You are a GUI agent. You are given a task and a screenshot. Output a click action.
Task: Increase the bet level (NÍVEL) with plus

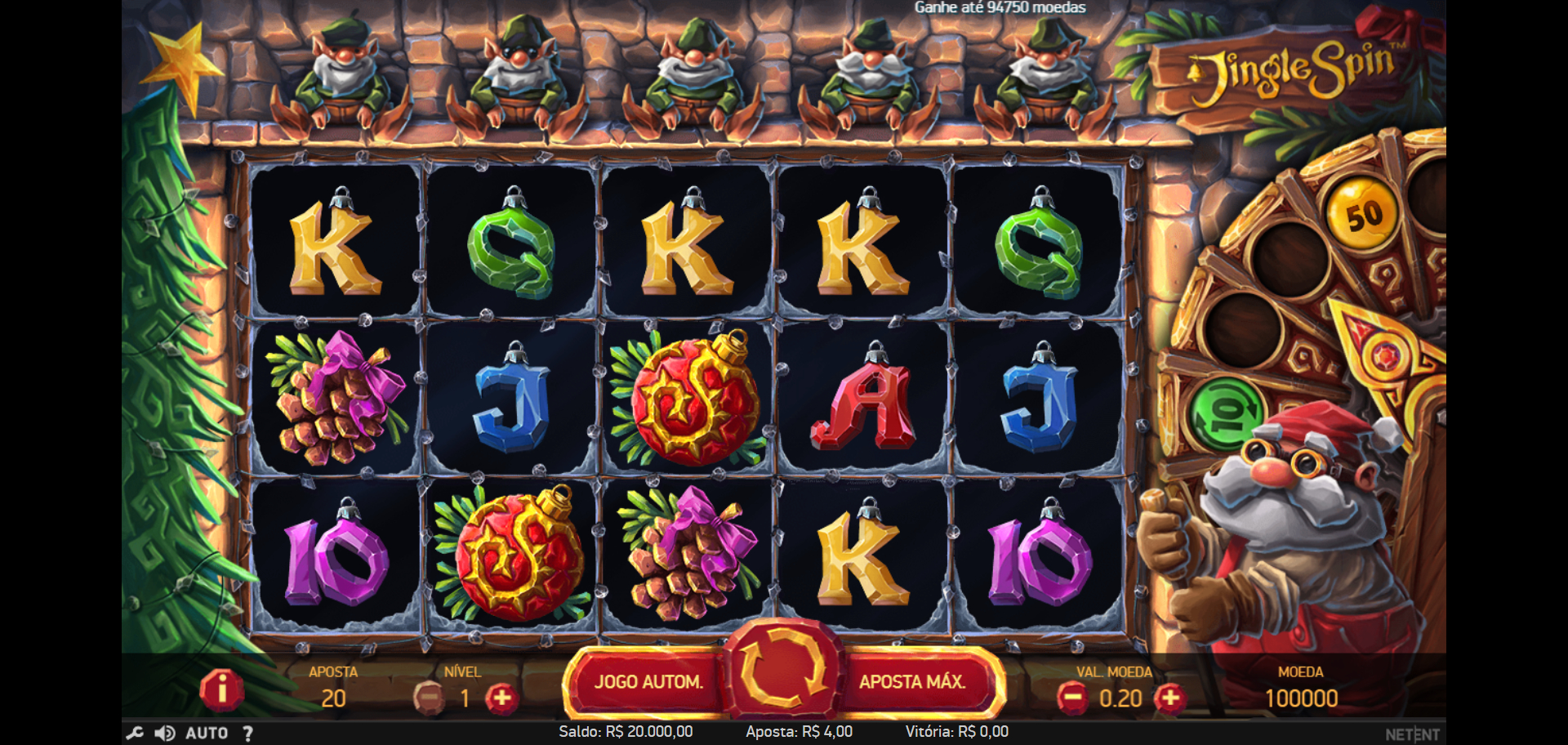[501, 698]
